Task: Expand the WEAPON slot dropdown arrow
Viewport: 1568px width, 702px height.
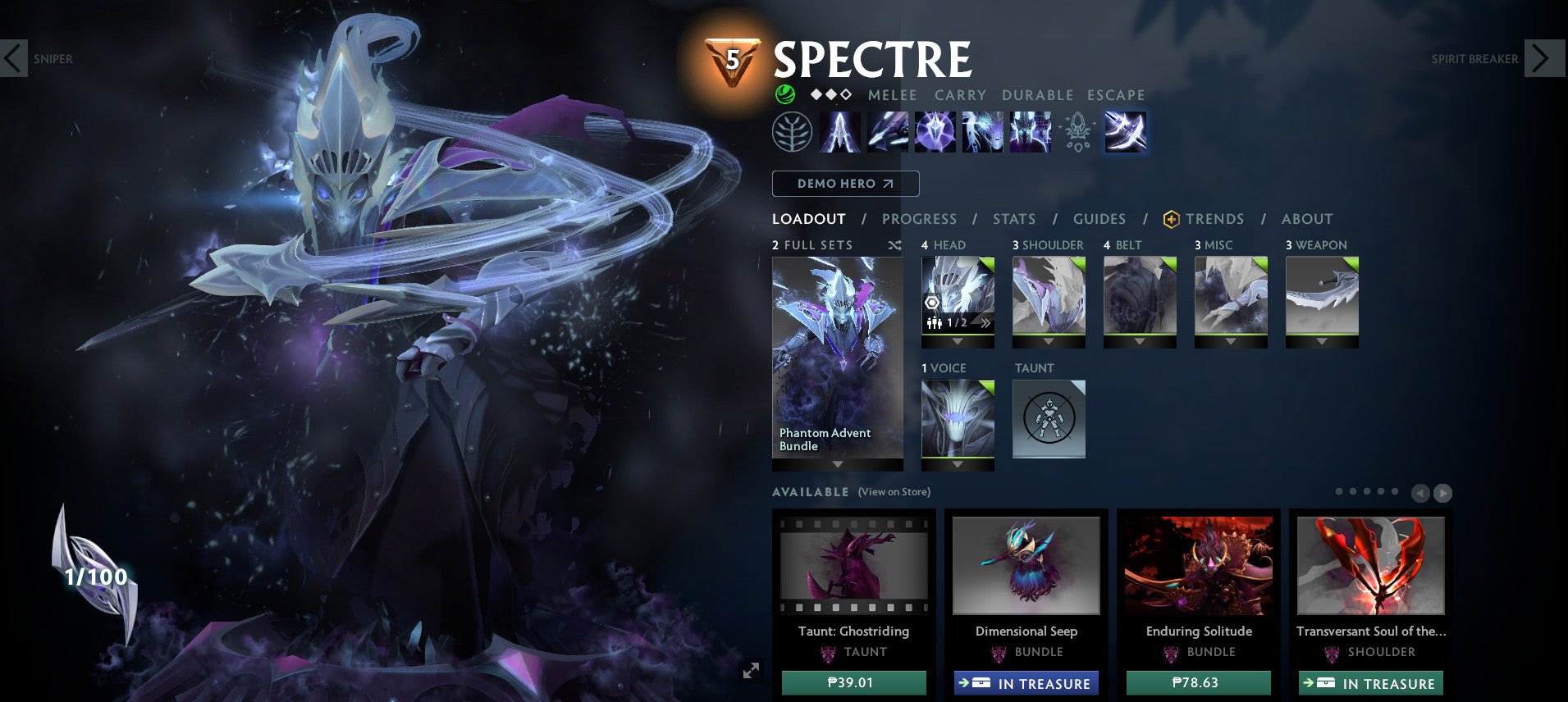Action: point(1322,341)
